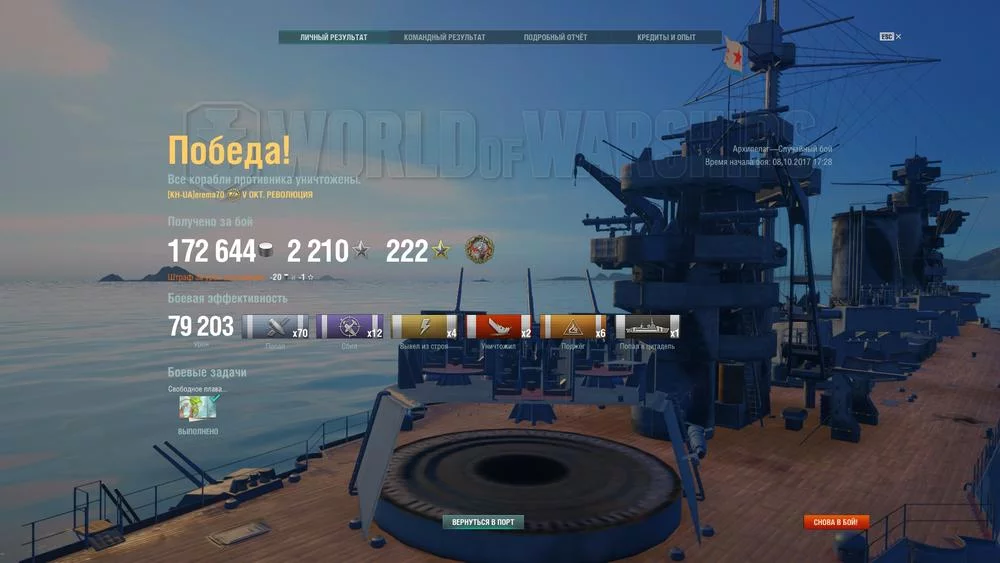
Task: Switch to the Командный результат tab
Action: [444, 38]
